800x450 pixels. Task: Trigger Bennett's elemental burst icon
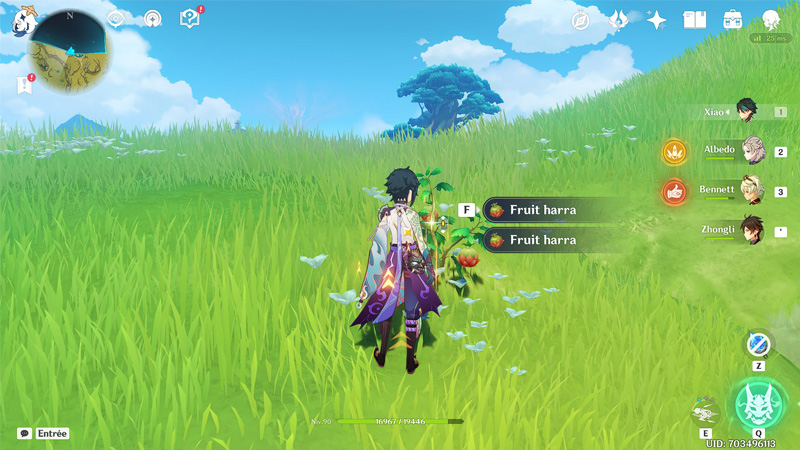click(x=674, y=191)
